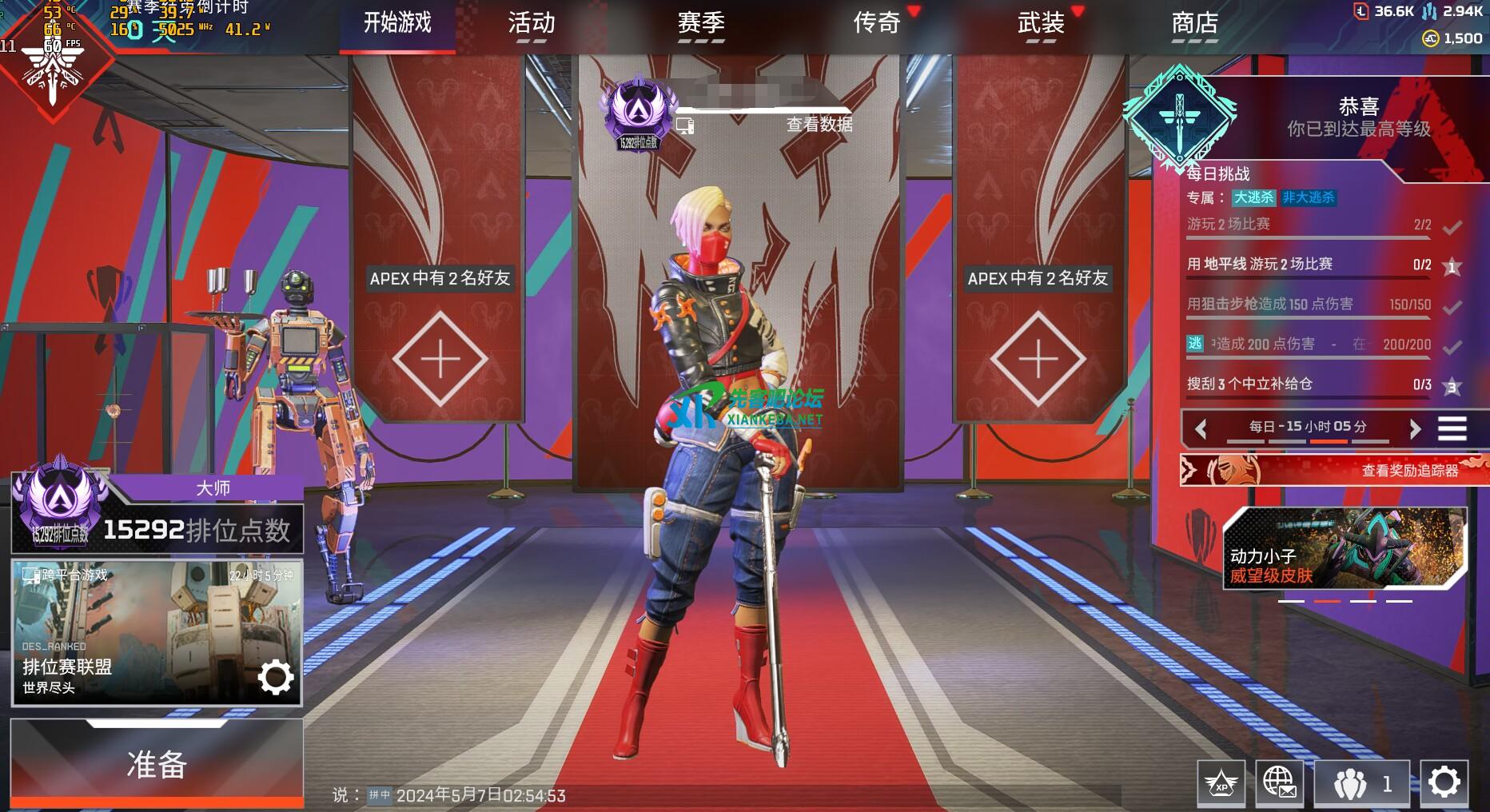Open the 大师 ranked points panel
This screenshot has height=812, width=1490.
coord(157,515)
